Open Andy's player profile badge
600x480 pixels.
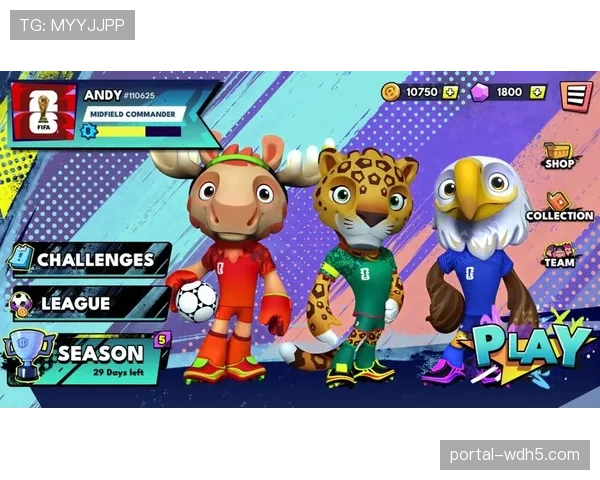(43, 110)
